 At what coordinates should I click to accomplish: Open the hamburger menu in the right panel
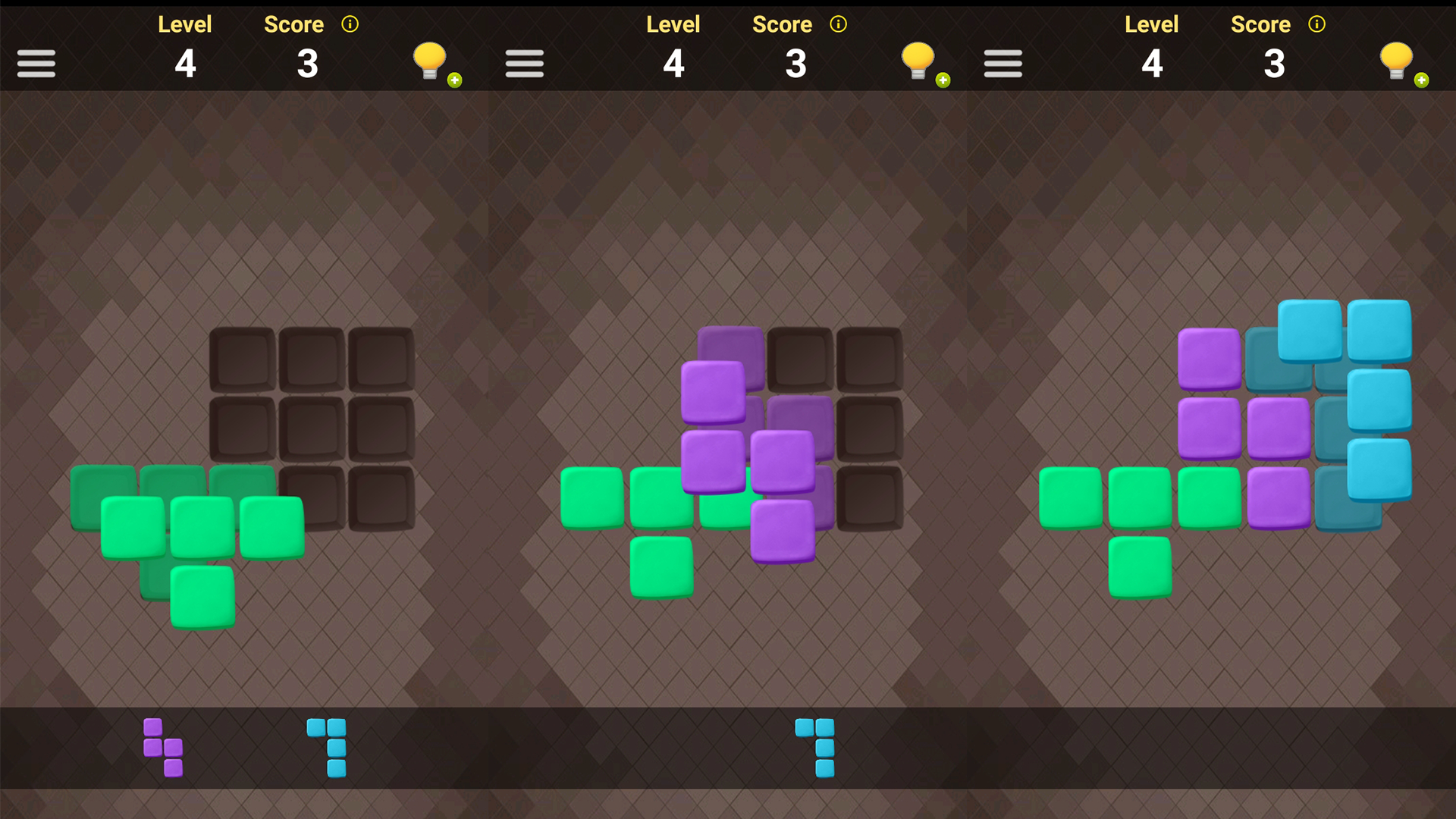pyautogui.click(x=1003, y=64)
